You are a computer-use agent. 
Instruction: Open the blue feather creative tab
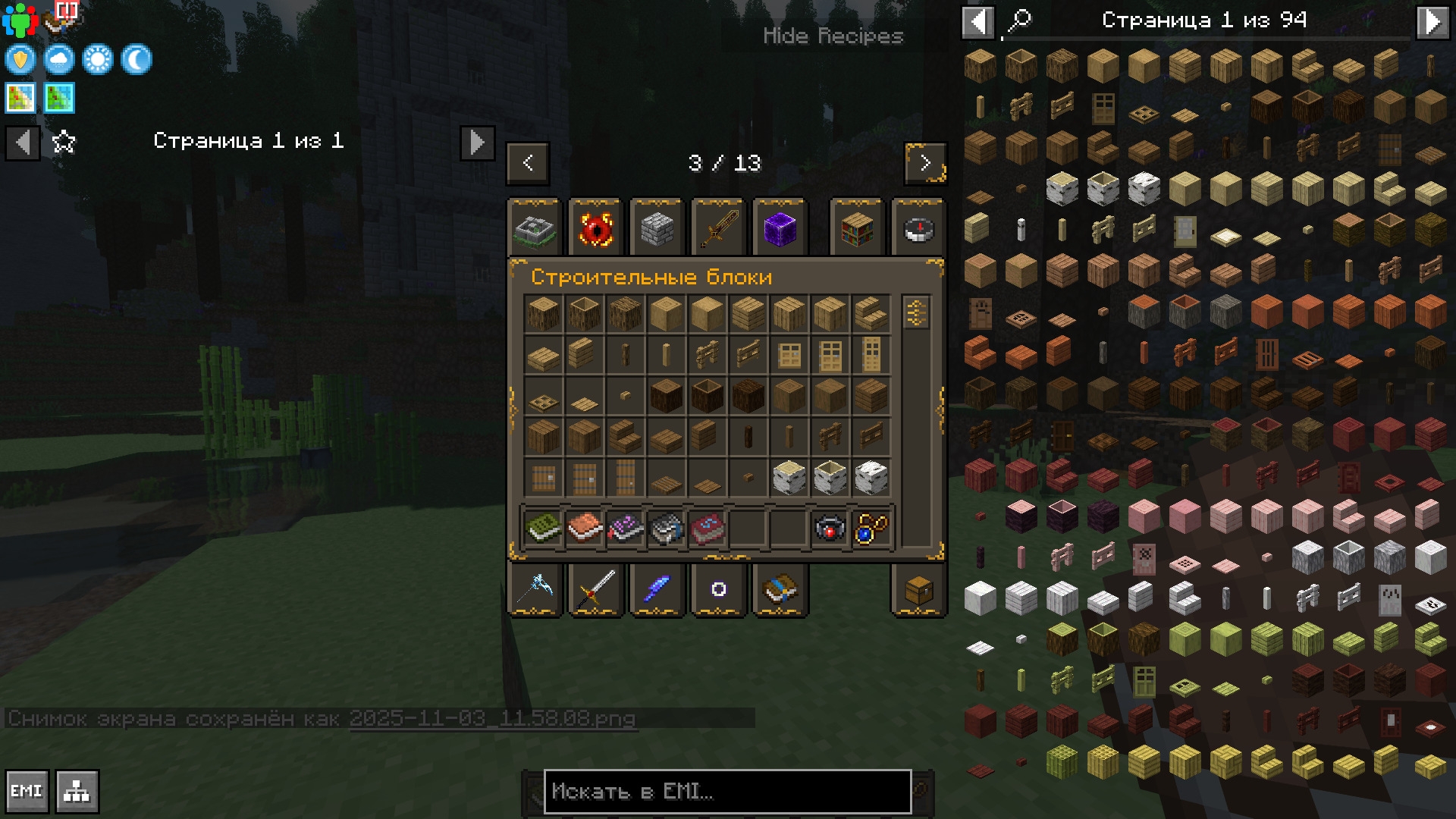tap(657, 589)
